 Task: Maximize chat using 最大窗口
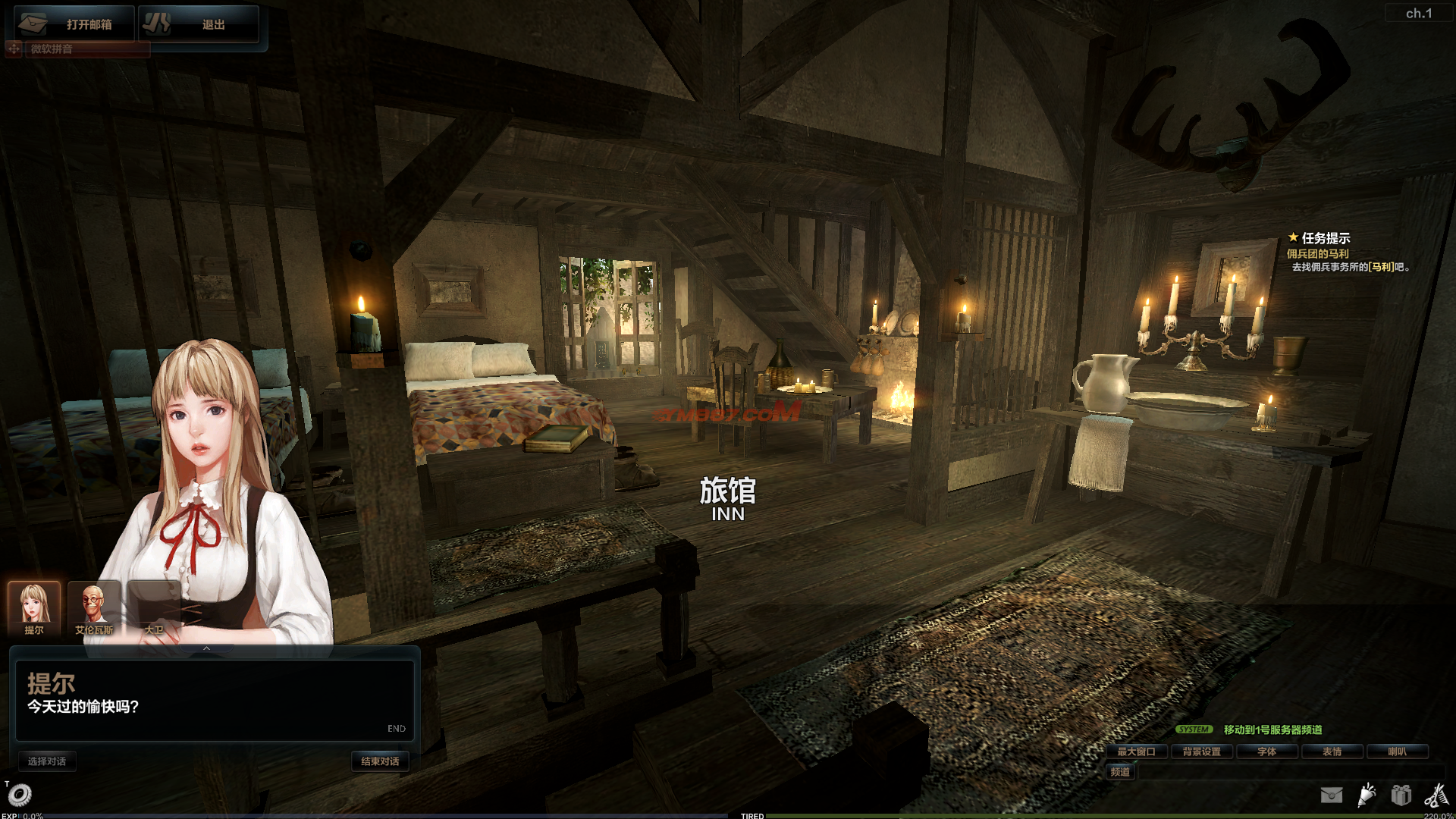tap(1136, 752)
